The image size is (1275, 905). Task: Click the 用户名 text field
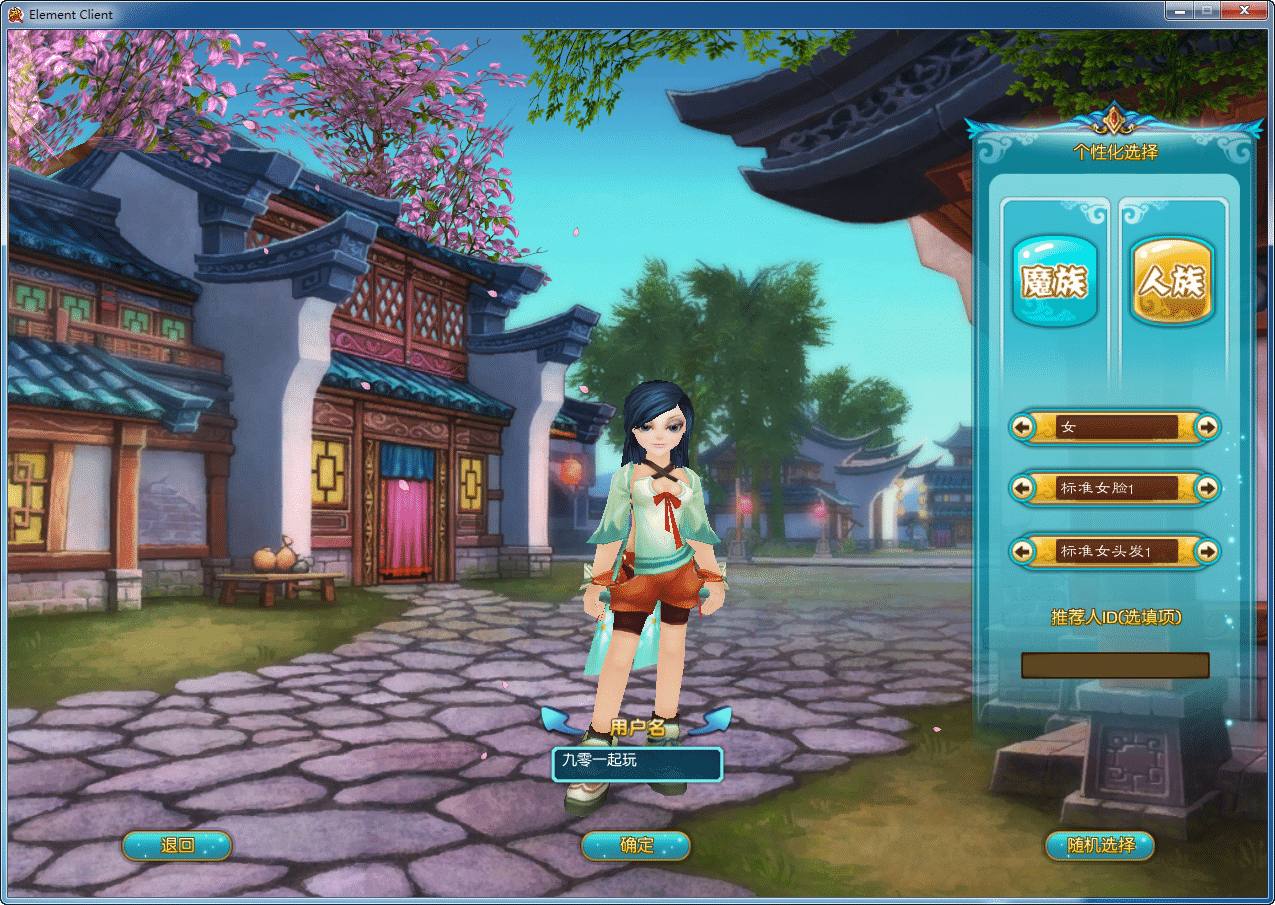(636, 764)
